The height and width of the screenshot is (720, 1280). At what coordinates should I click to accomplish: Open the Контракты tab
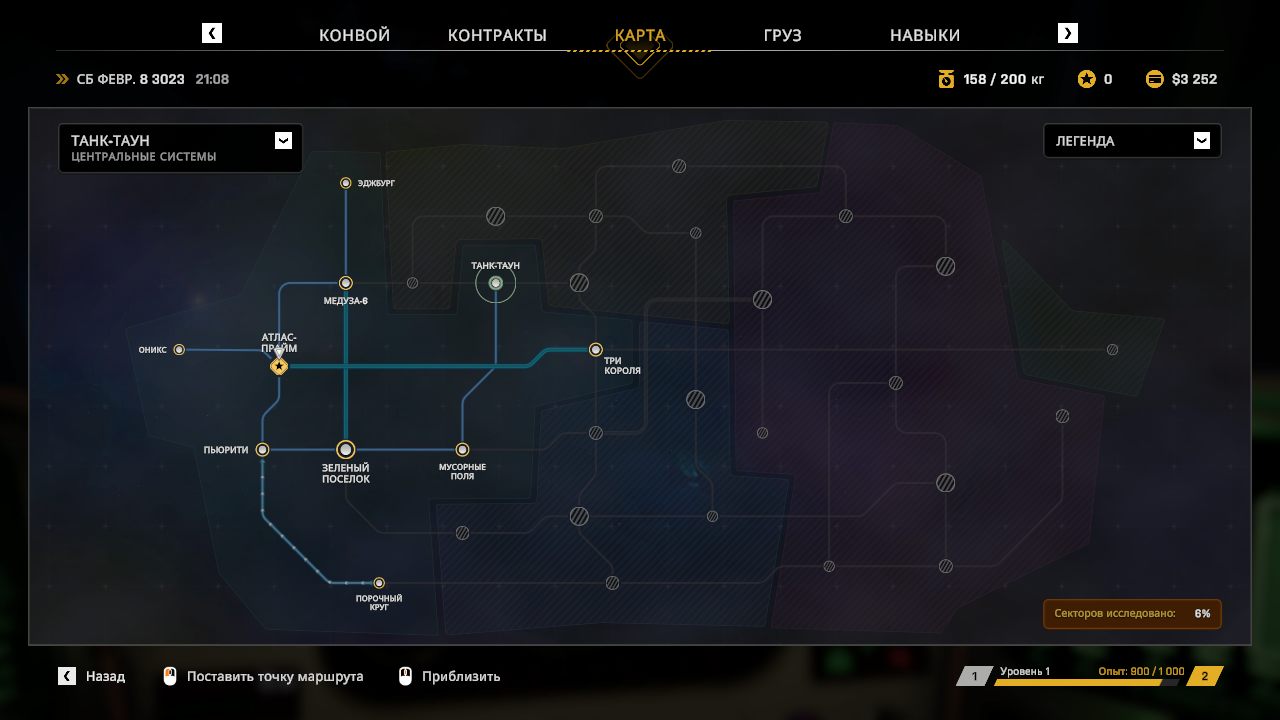(x=497, y=35)
